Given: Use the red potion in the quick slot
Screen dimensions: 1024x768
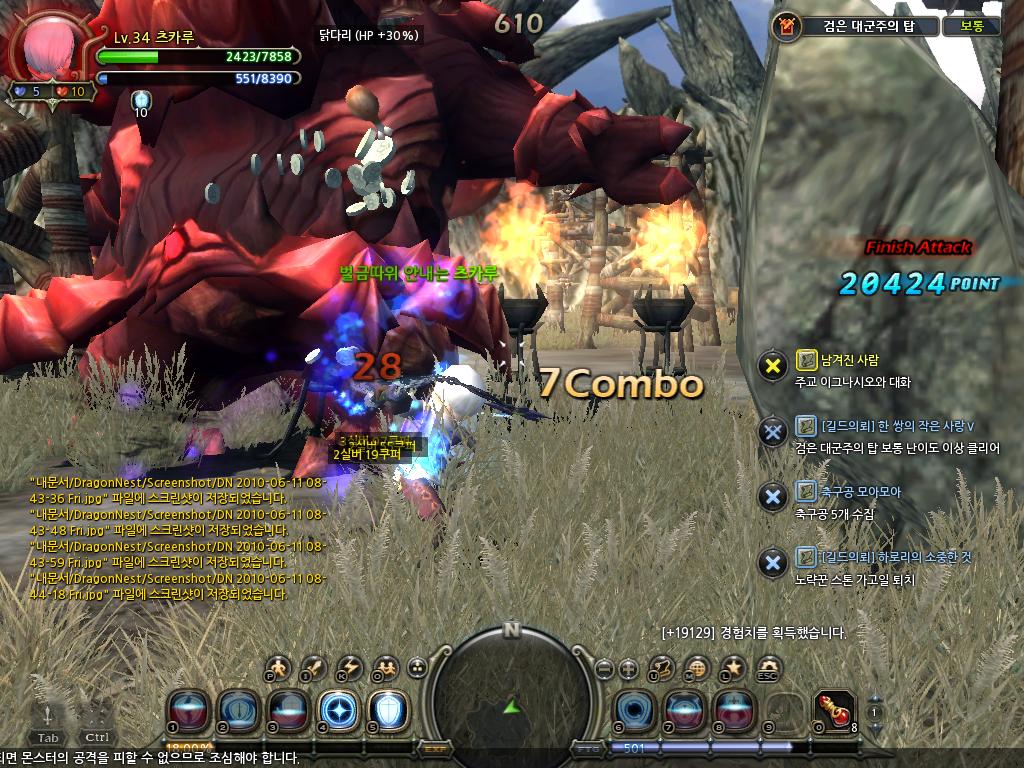Looking at the screenshot, I should [835, 709].
